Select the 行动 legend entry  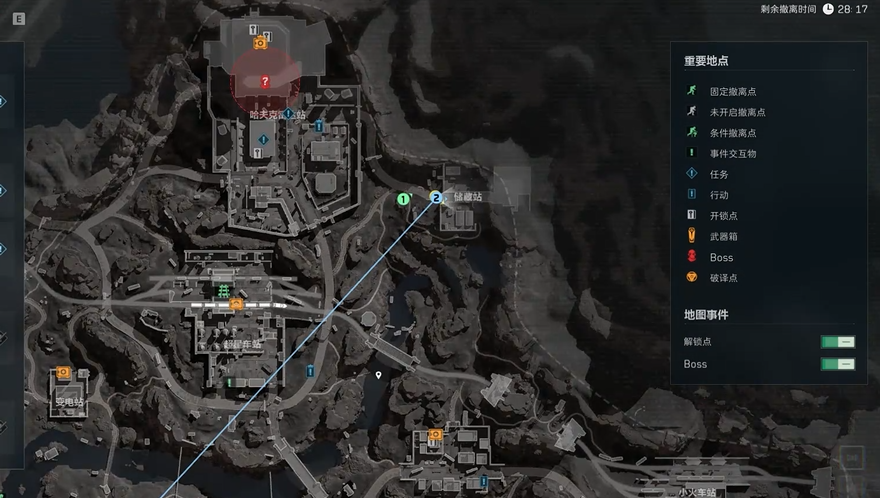[x=720, y=195]
